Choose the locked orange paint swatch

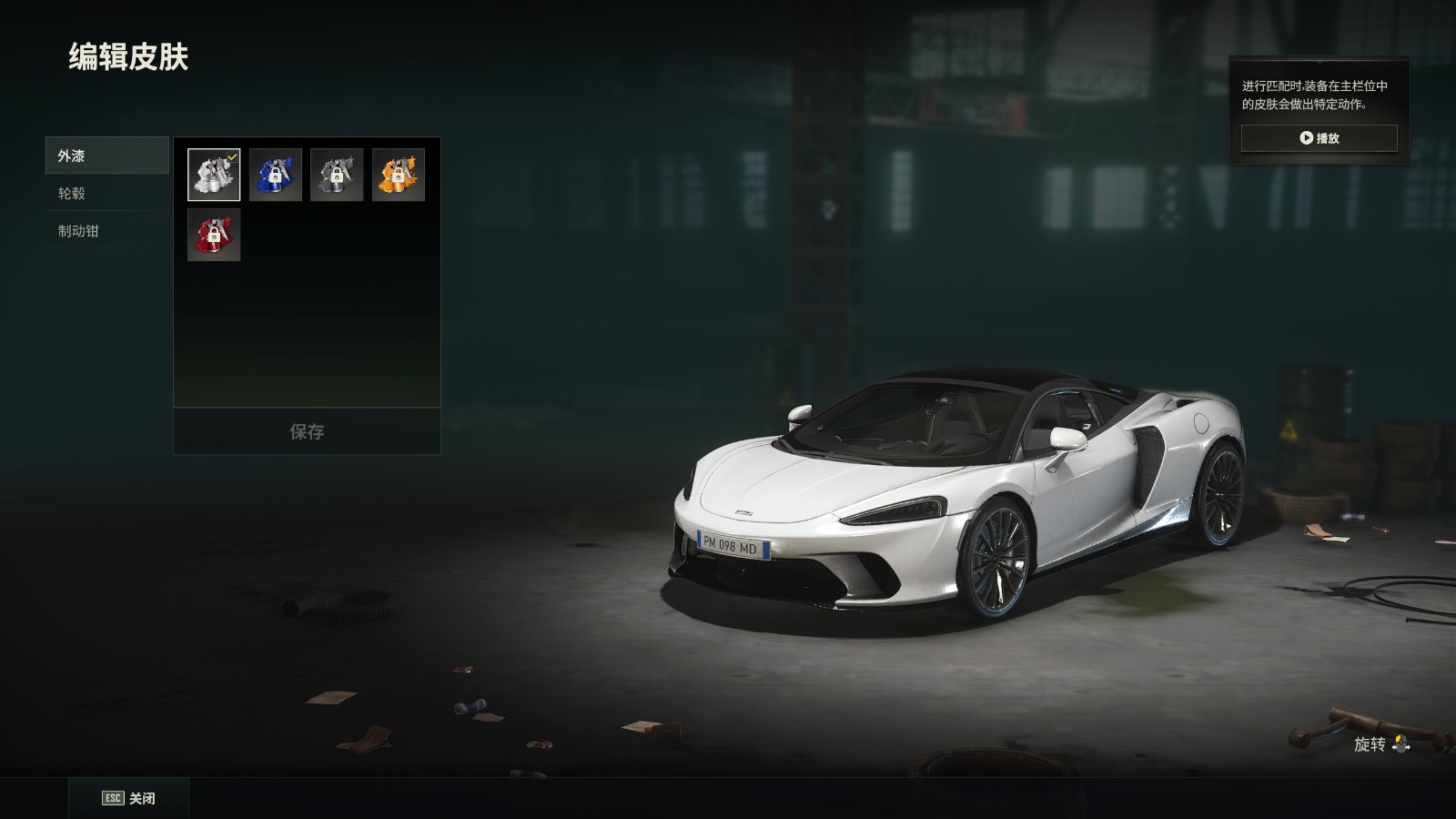(399, 175)
